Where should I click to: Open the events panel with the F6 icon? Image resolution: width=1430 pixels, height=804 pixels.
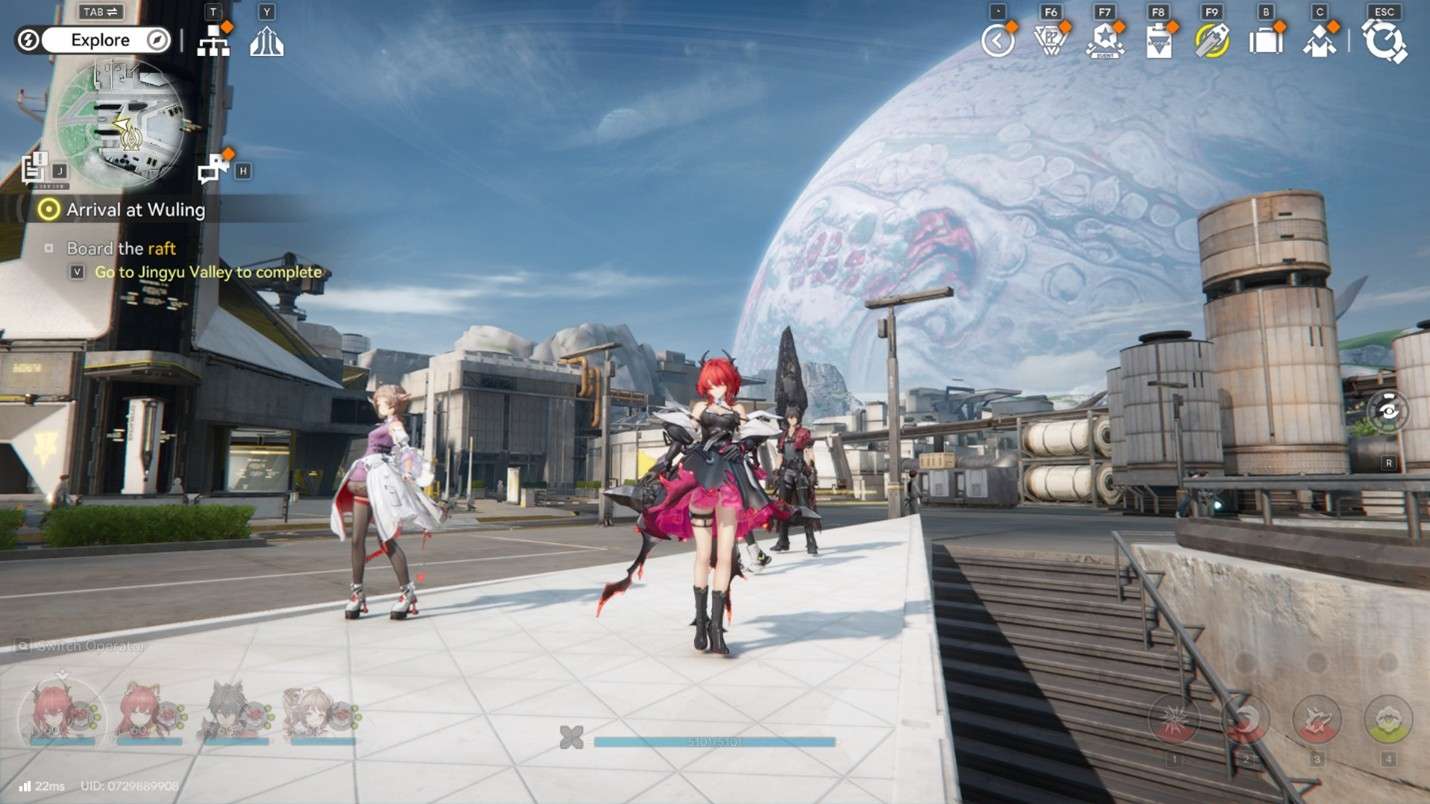coord(1052,40)
